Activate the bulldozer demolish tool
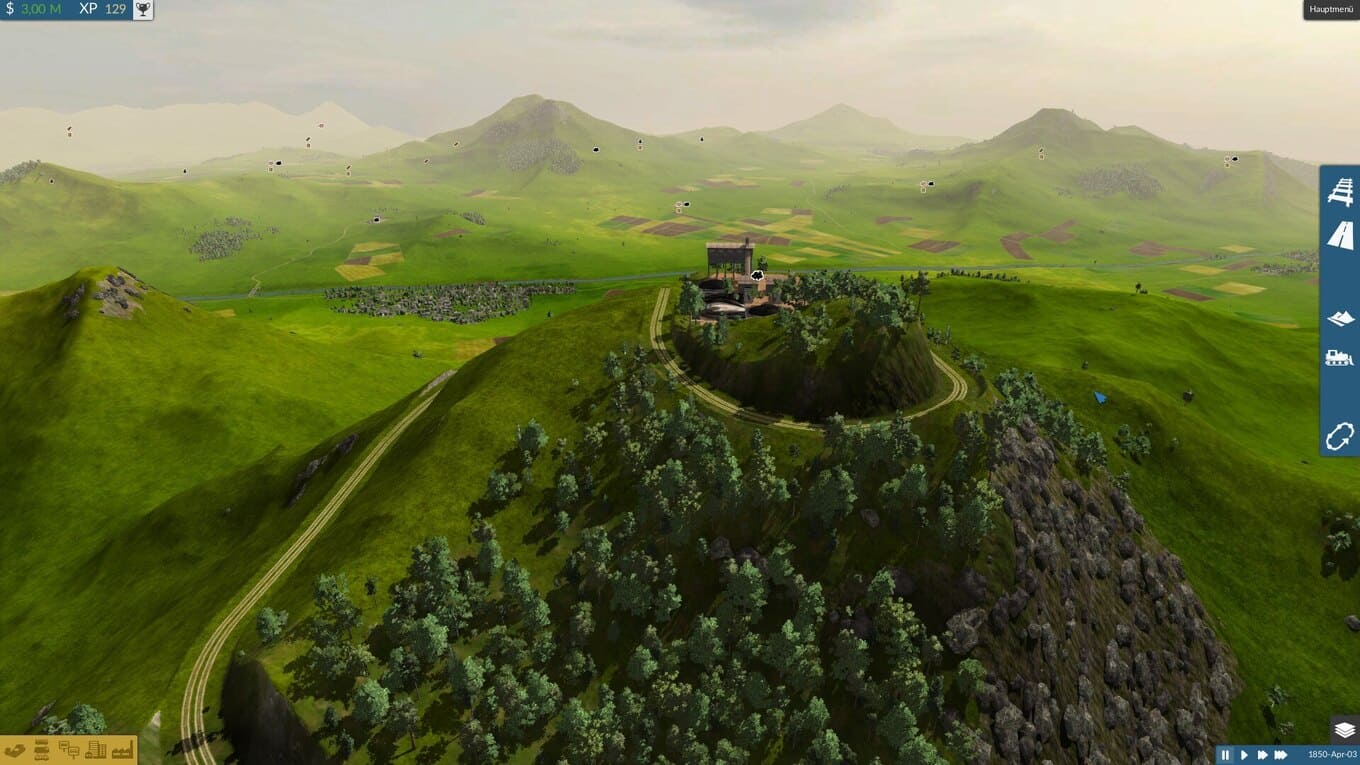This screenshot has height=765, width=1360. 1340,357
